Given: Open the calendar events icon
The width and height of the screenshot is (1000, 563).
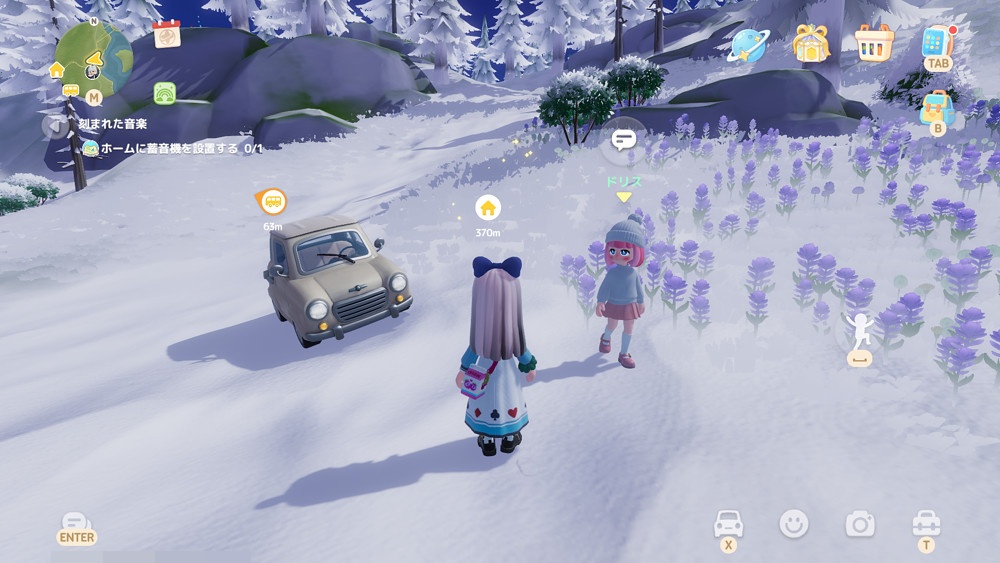Looking at the screenshot, I should [167, 35].
